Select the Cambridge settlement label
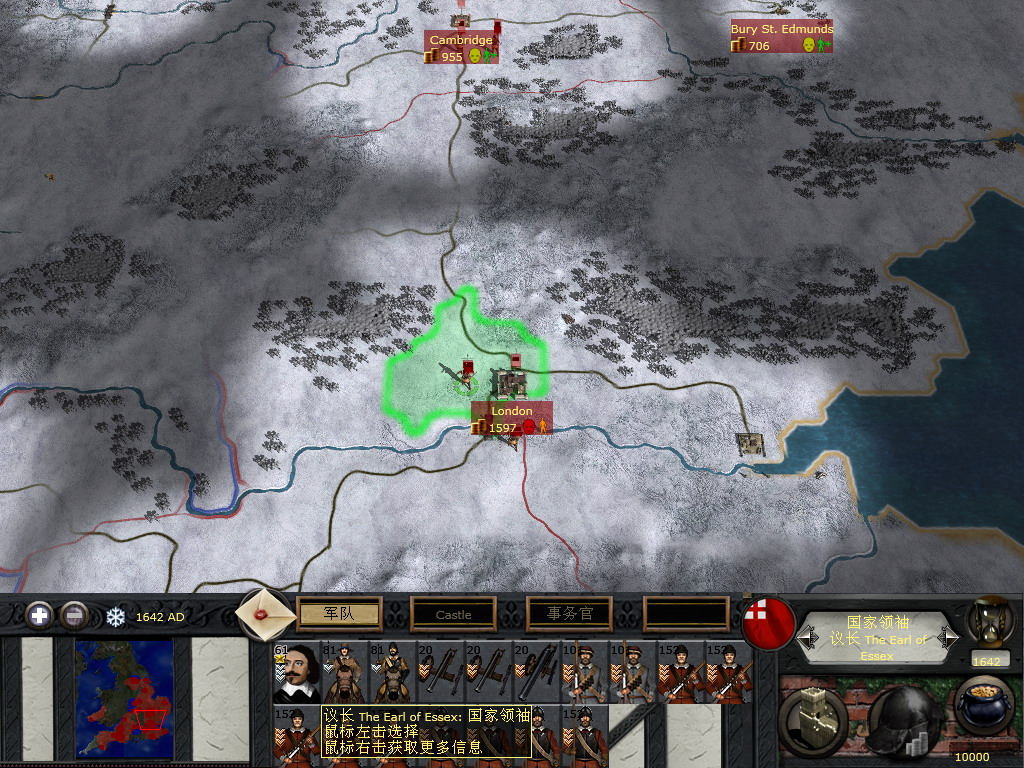 [461, 40]
